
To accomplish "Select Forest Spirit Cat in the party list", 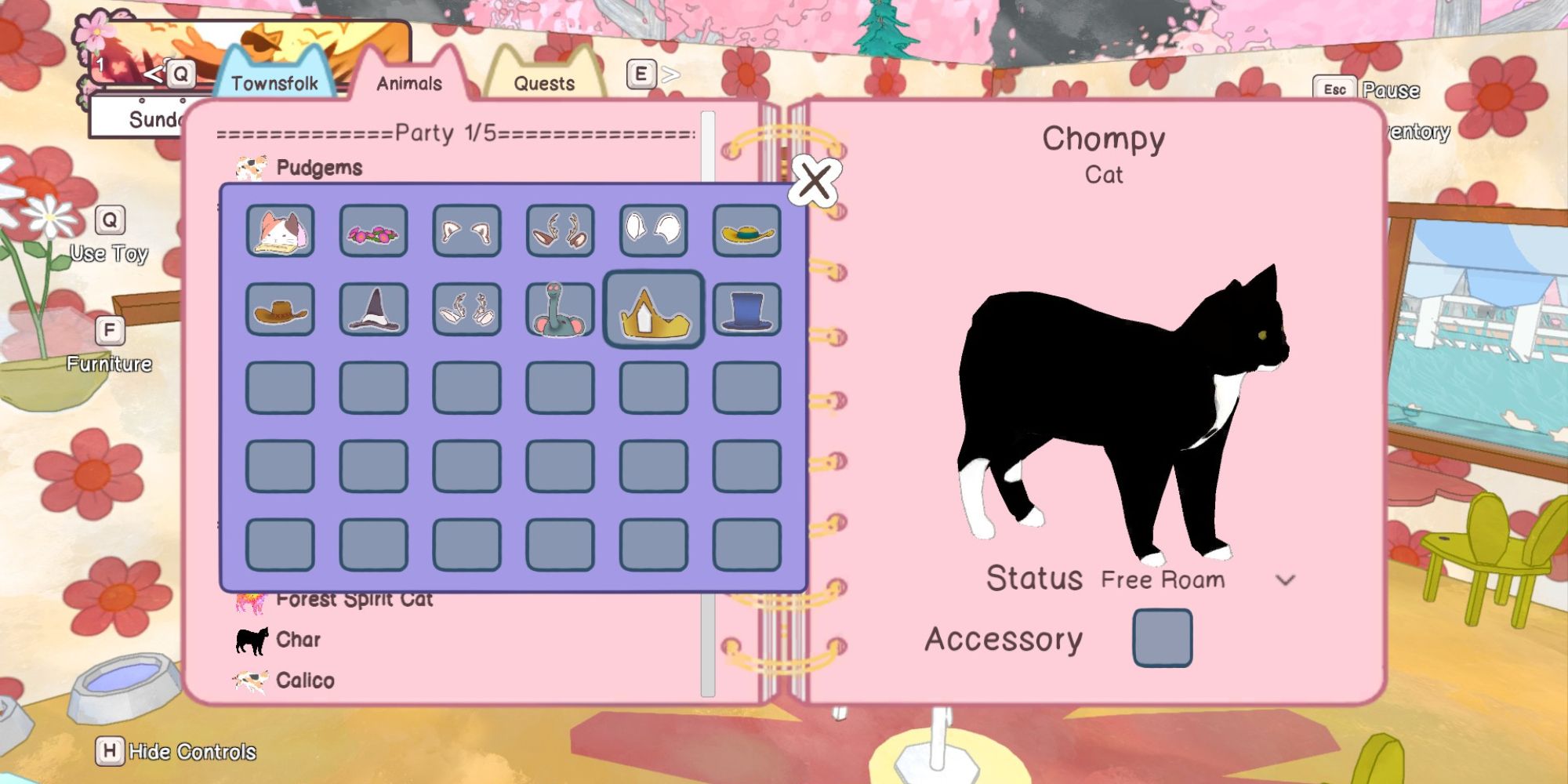I will pyautogui.click(x=354, y=599).
